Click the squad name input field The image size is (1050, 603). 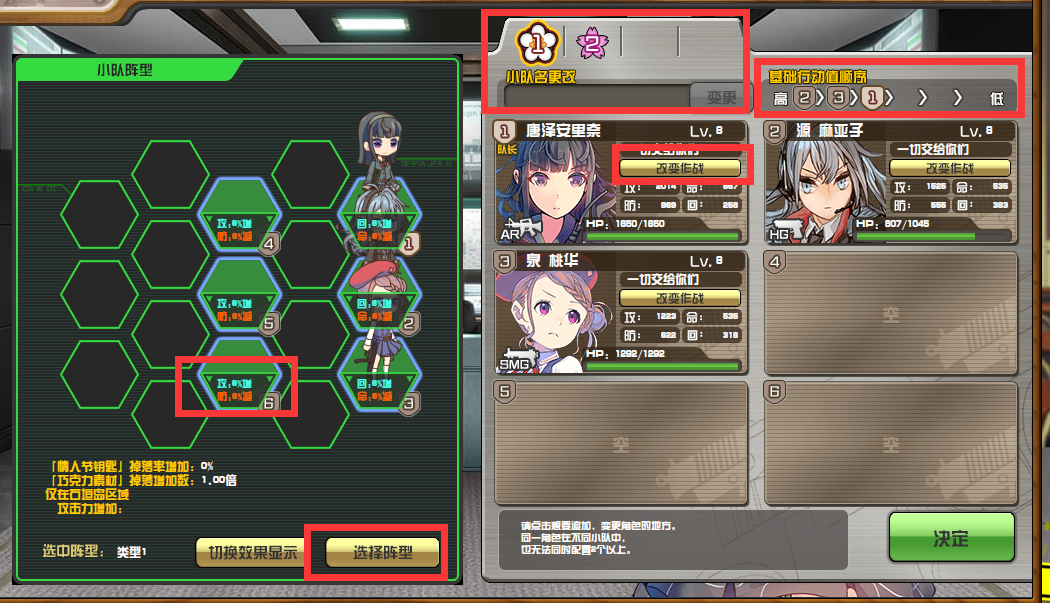pos(597,97)
